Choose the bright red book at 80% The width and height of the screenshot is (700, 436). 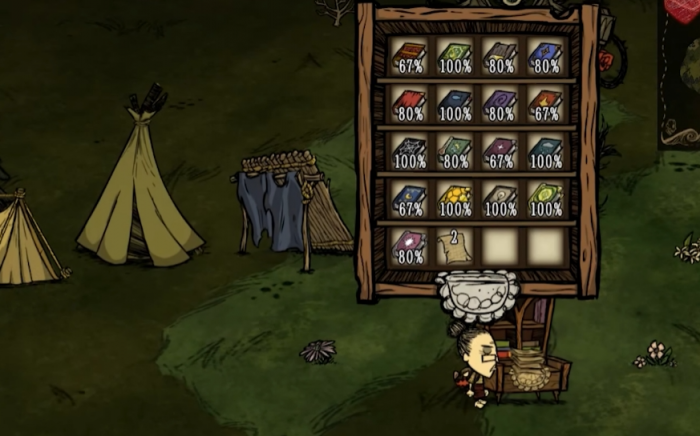tap(409, 104)
